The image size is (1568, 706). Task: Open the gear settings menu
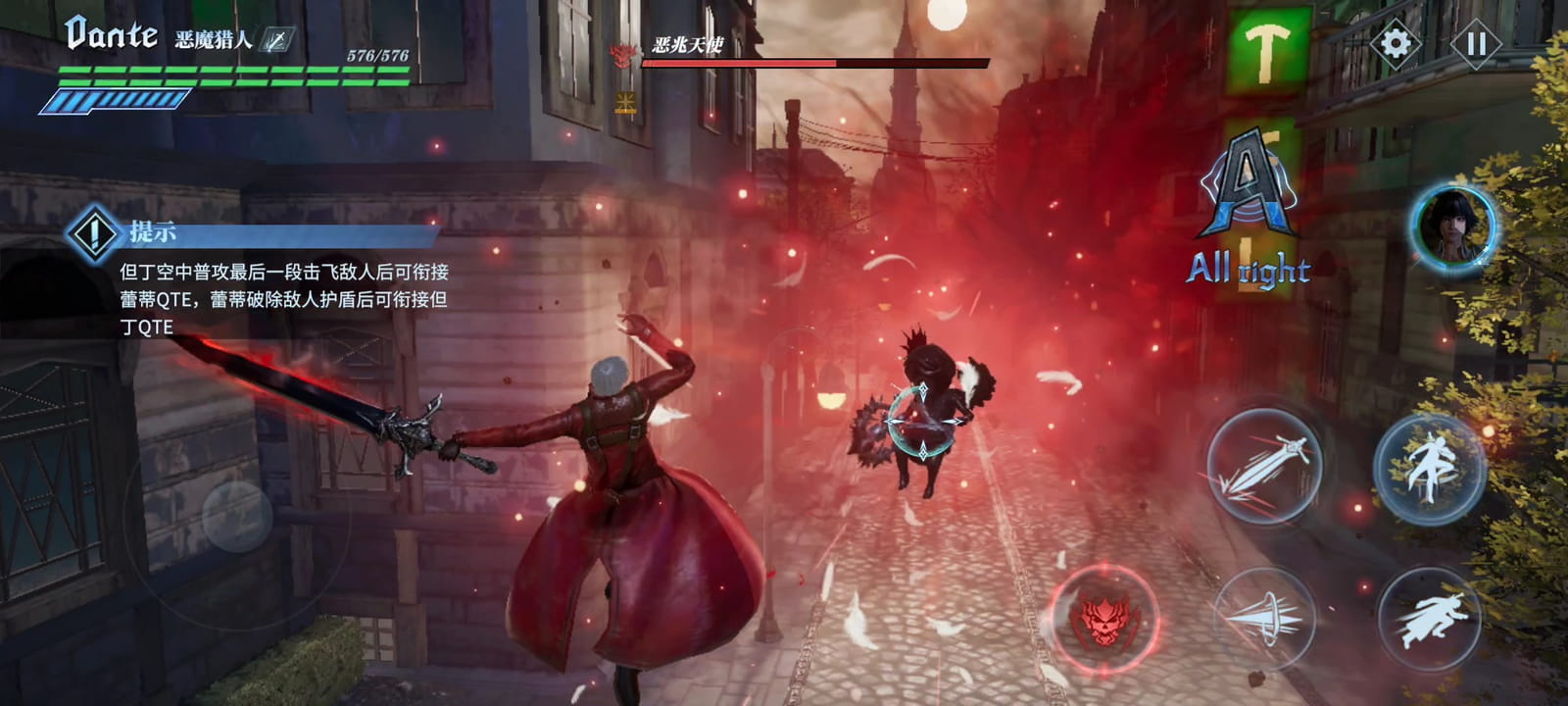[x=1396, y=43]
